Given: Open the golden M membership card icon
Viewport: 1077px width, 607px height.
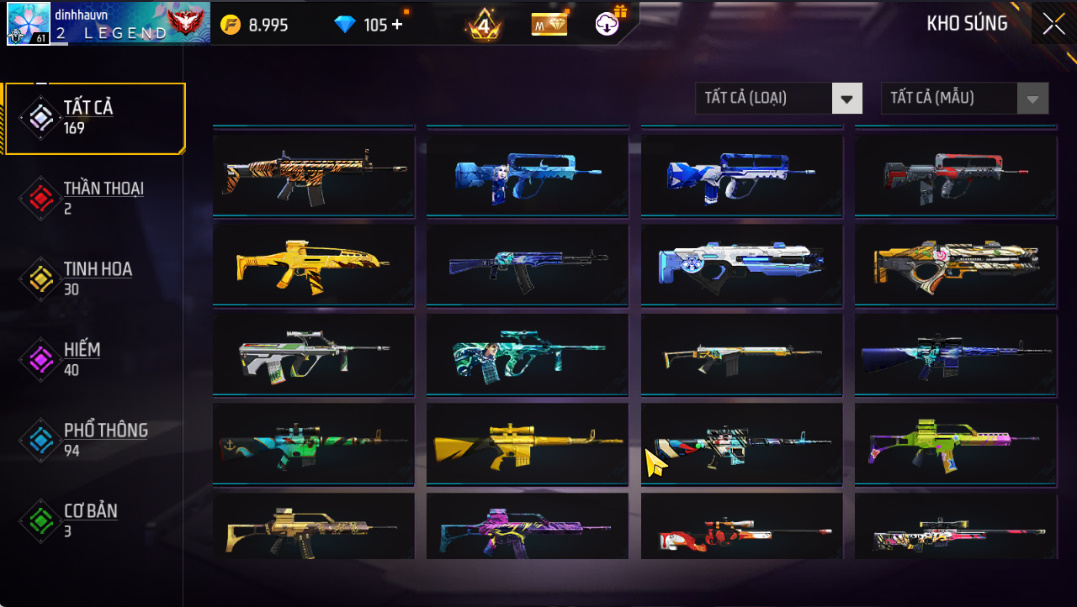Looking at the screenshot, I should (549, 24).
